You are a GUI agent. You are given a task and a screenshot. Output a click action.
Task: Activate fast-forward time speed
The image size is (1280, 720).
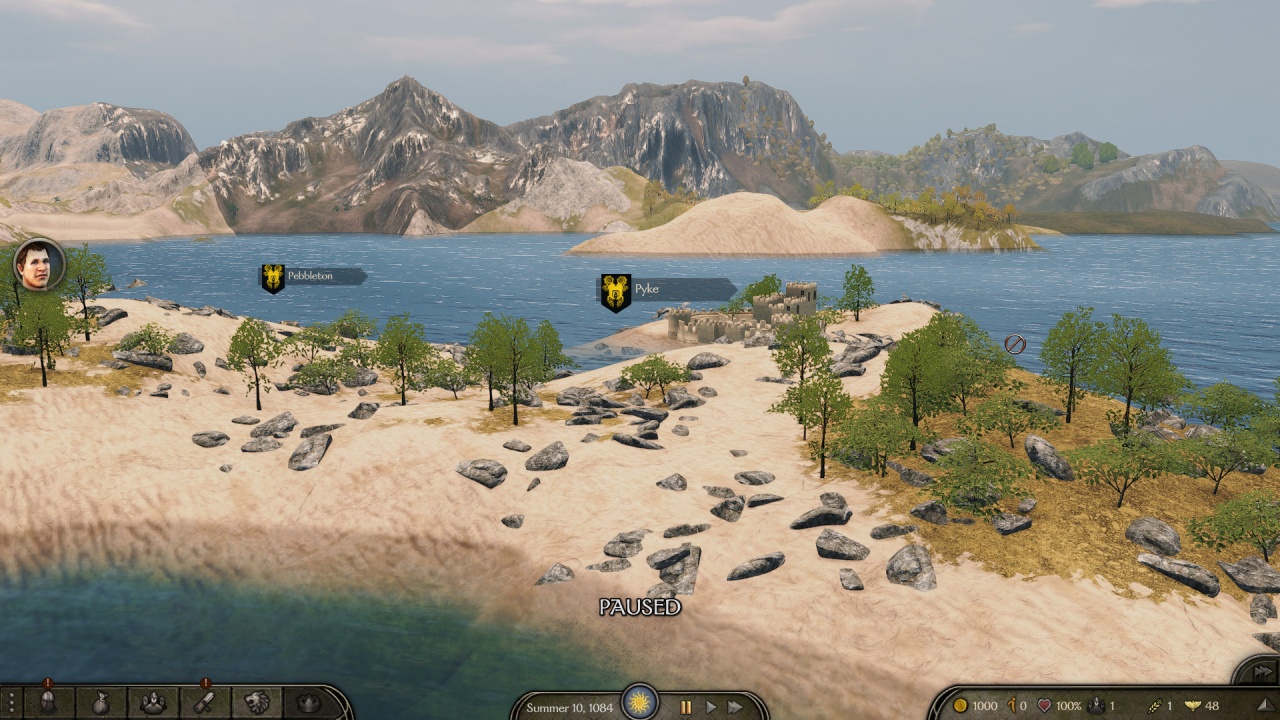tap(736, 706)
